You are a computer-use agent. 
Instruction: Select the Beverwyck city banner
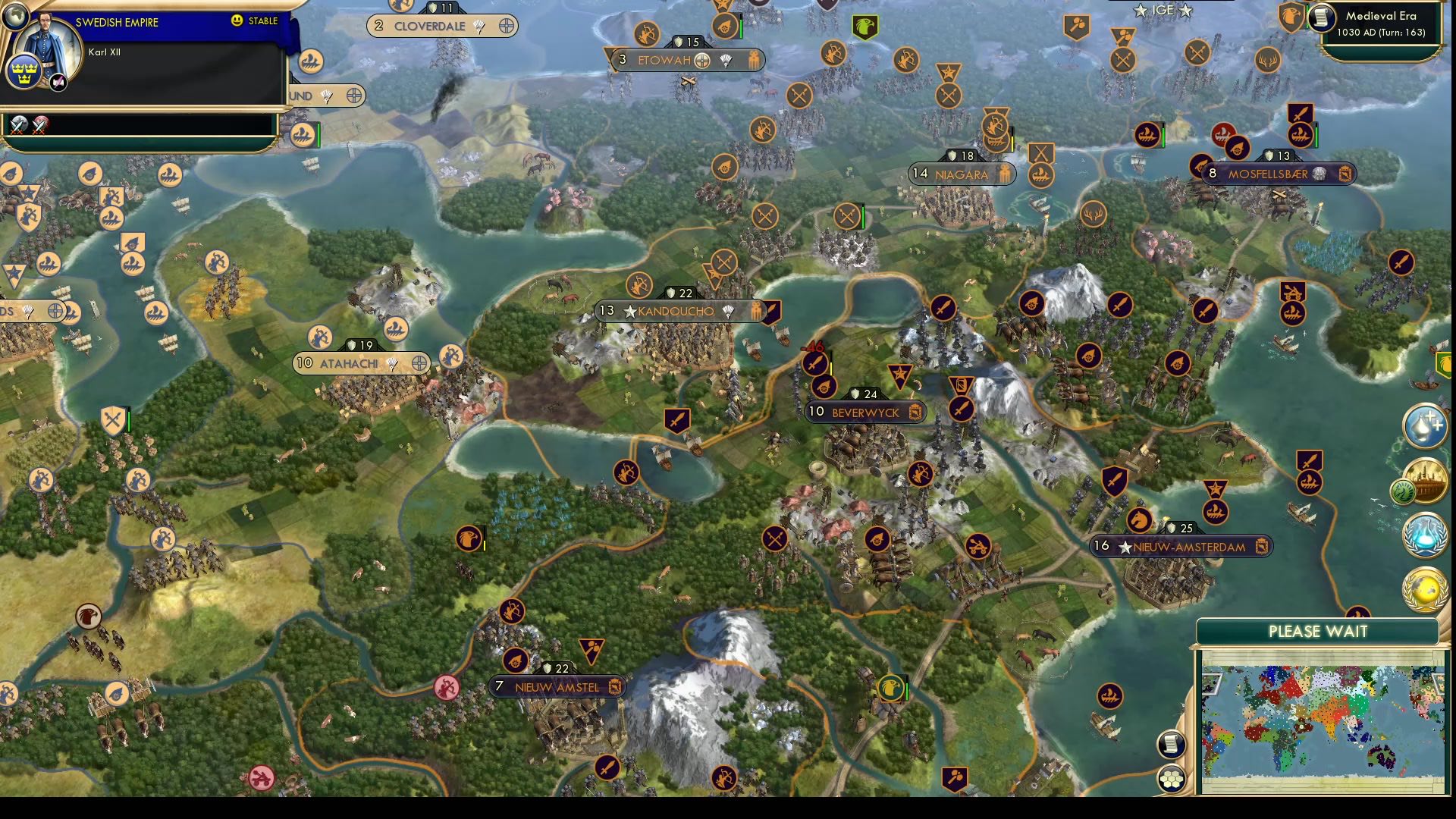pyautogui.click(x=864, y=412)
